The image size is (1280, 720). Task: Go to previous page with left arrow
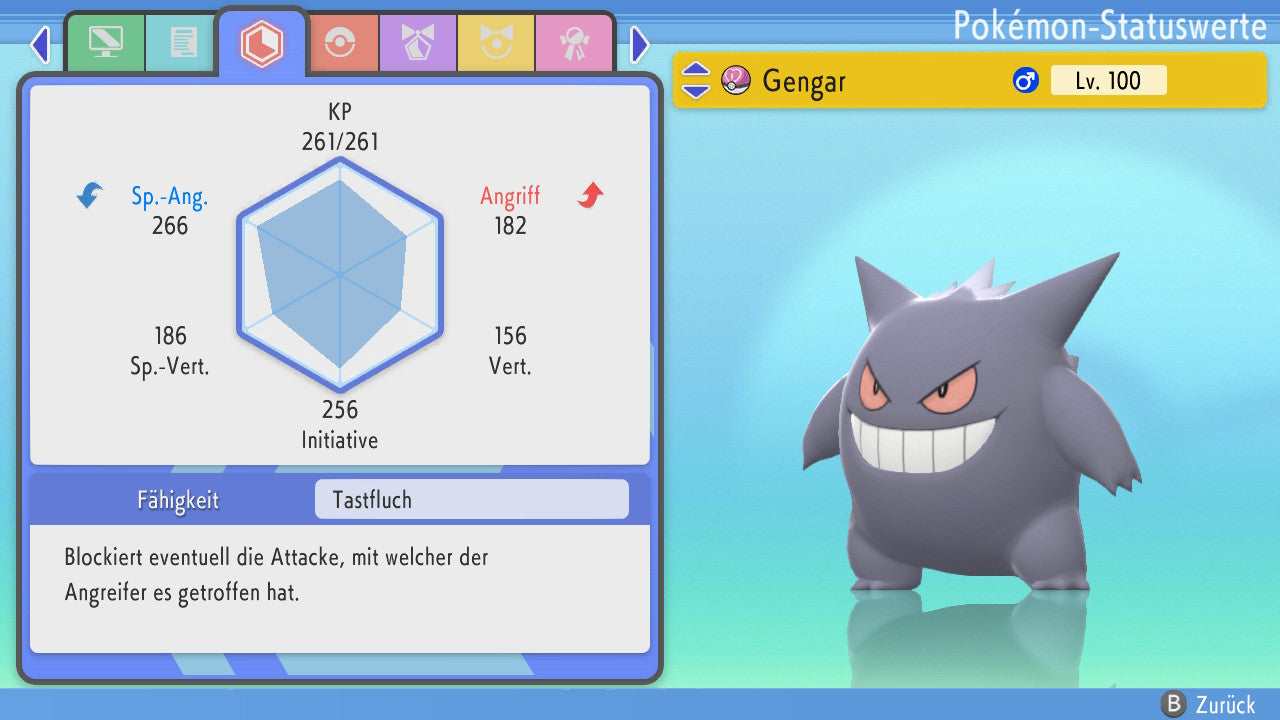point(40,44)
